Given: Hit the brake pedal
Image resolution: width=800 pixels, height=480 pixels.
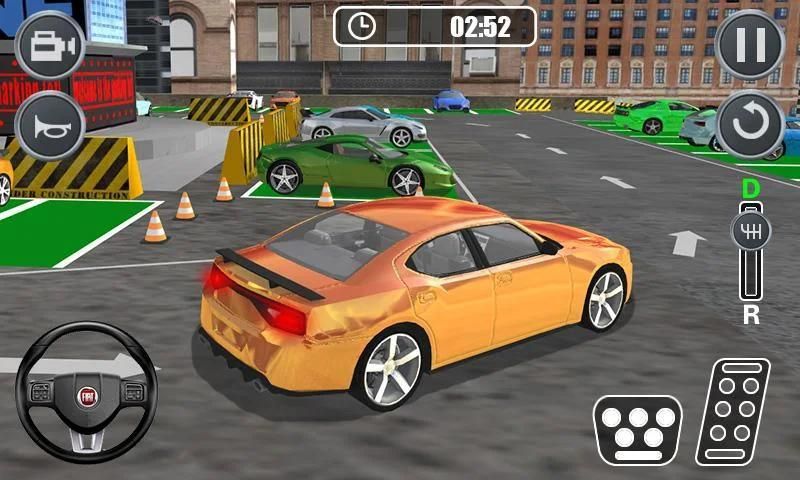Looking at the screenshot, I should pyautogui.click(x=638, y=427).
